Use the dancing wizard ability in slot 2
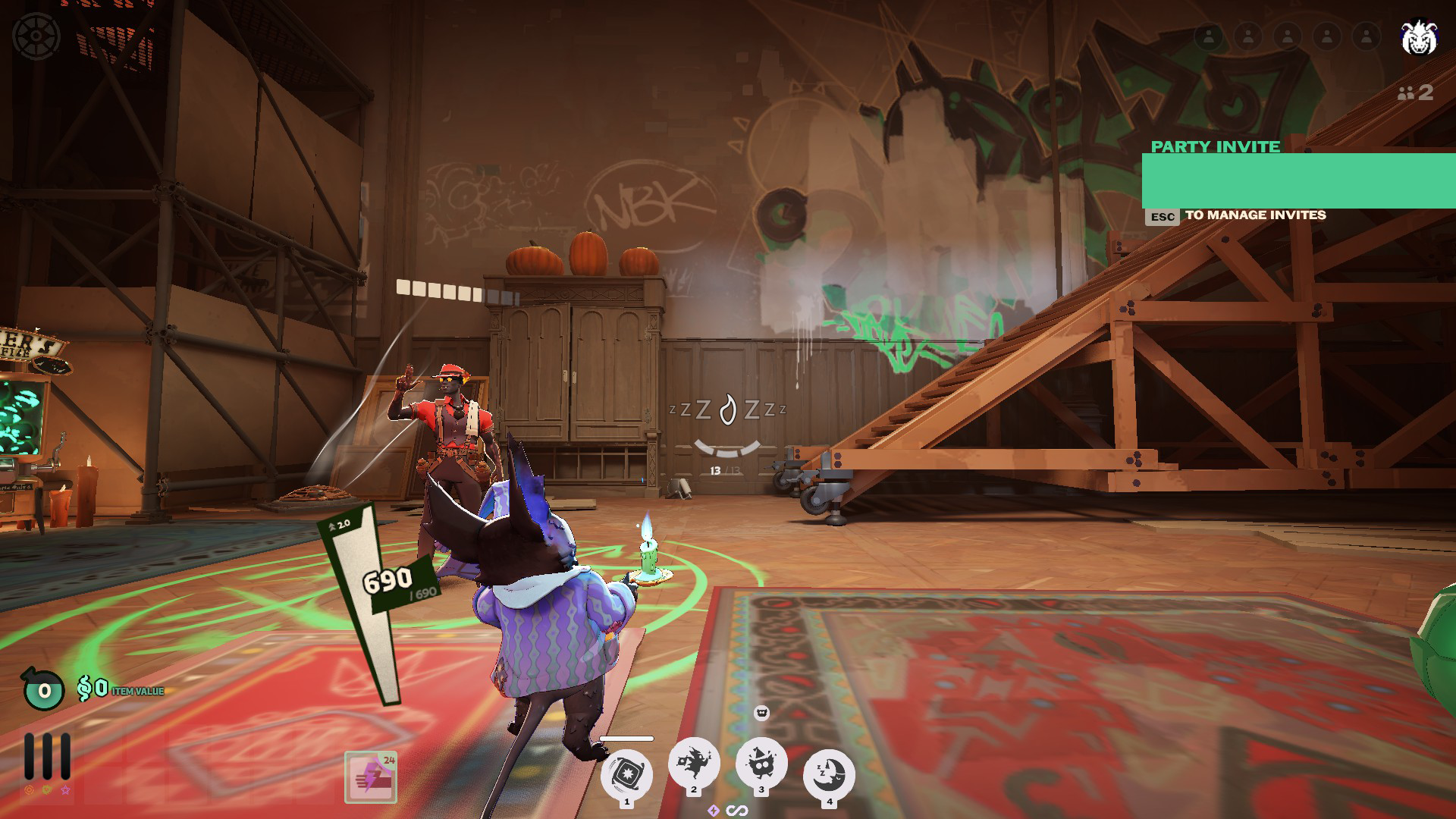This screenshot has height=819, width=1456. tap(693, 761)
